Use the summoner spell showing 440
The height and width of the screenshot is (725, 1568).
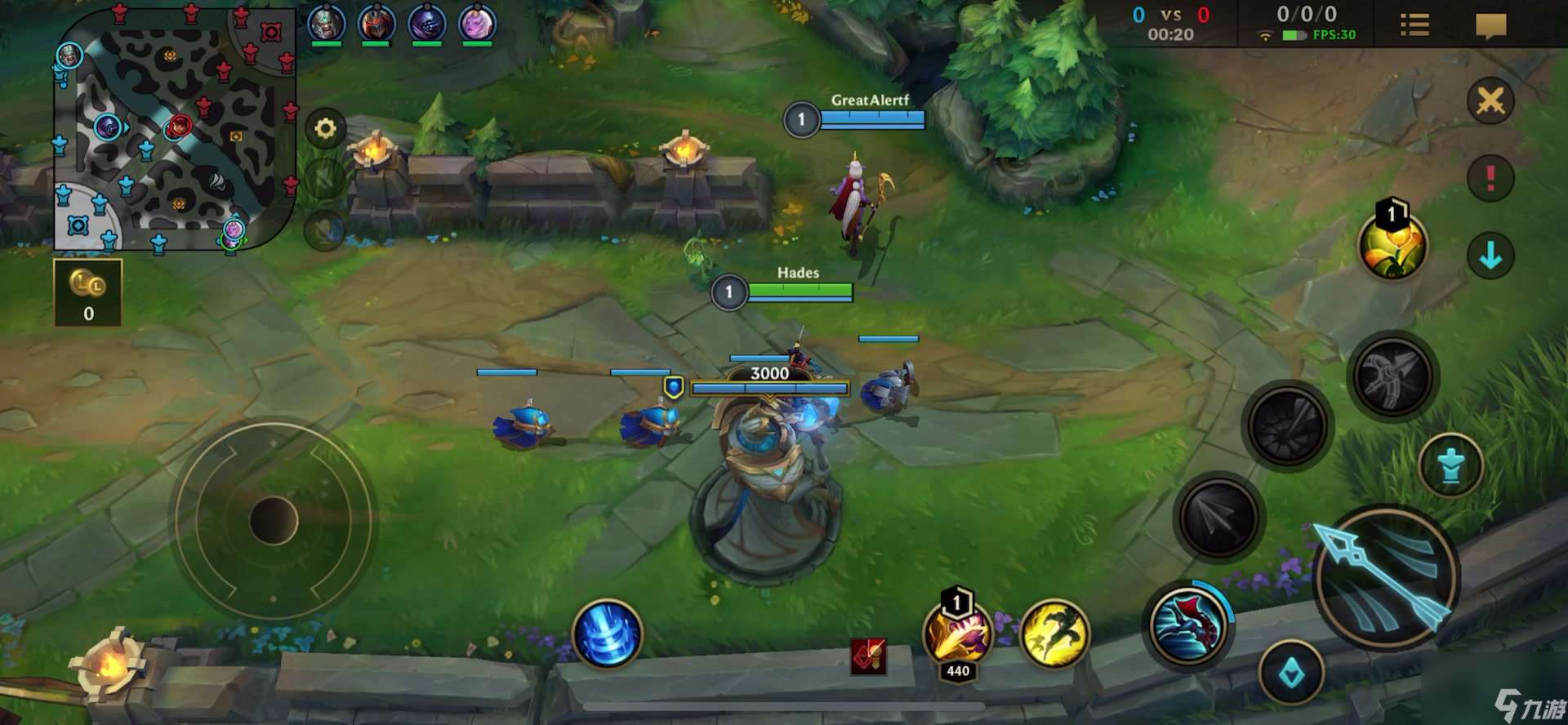tap(957, 634)
